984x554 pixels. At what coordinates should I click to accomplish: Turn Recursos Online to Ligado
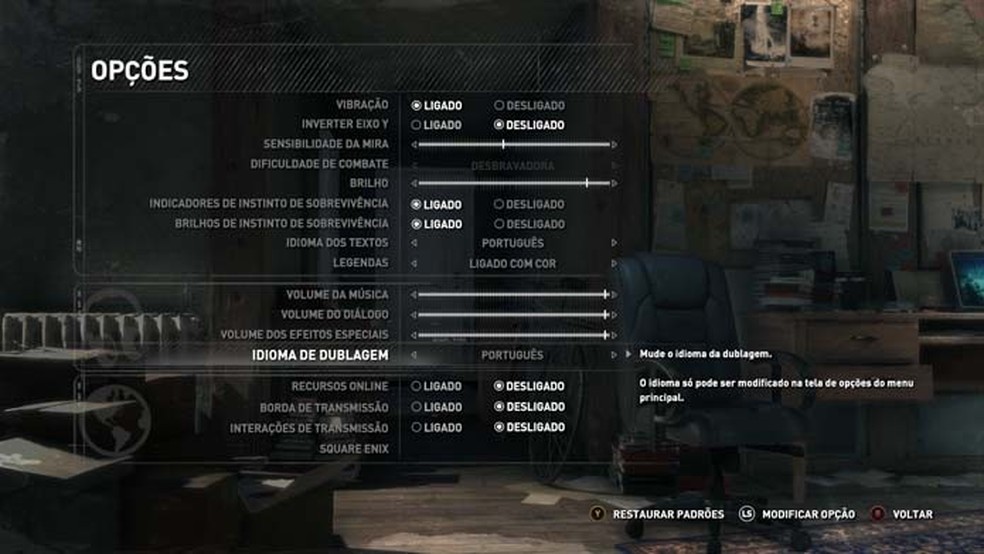tap(416, 386)
